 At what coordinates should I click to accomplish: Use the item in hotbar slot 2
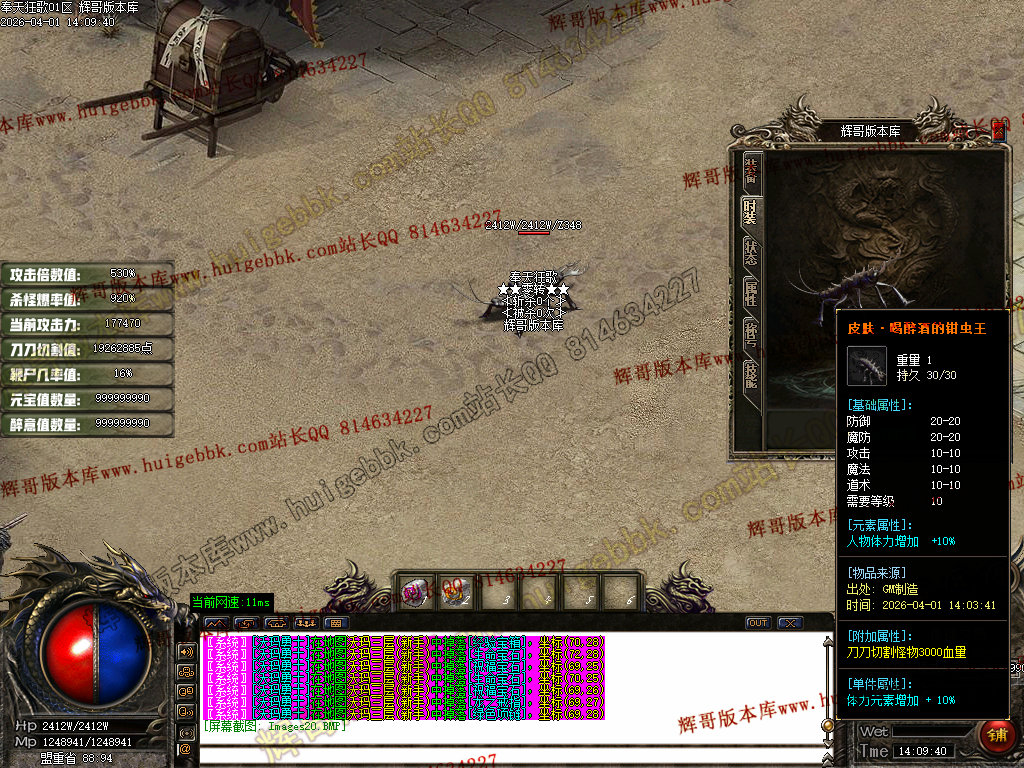point(455,592)
